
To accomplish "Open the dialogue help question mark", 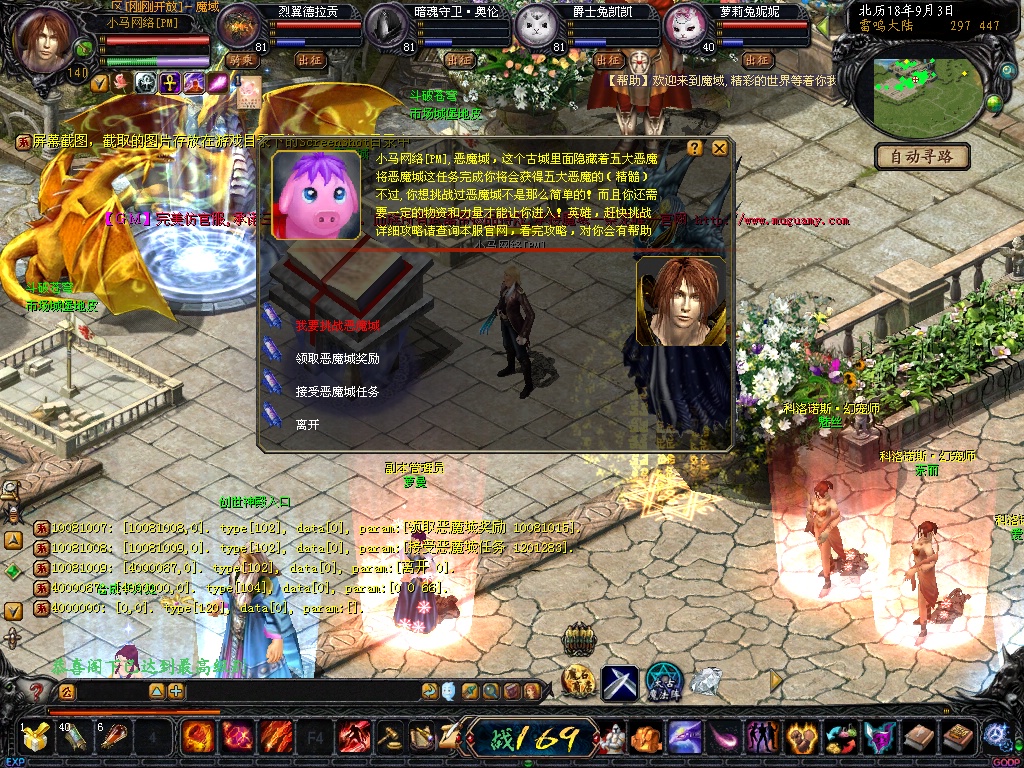I will coord(695,148).
